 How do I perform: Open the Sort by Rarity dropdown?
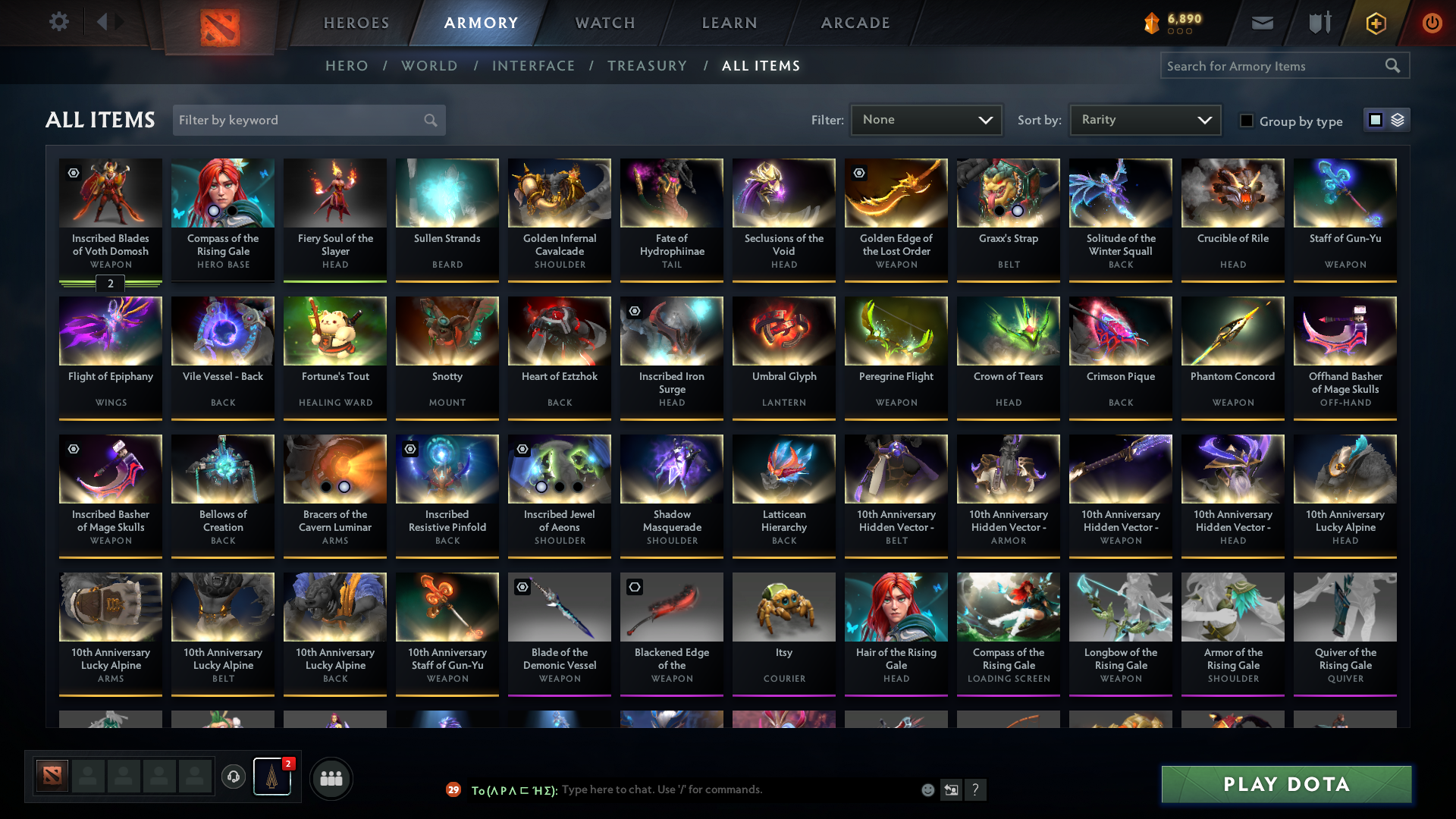click(1145, 119)
